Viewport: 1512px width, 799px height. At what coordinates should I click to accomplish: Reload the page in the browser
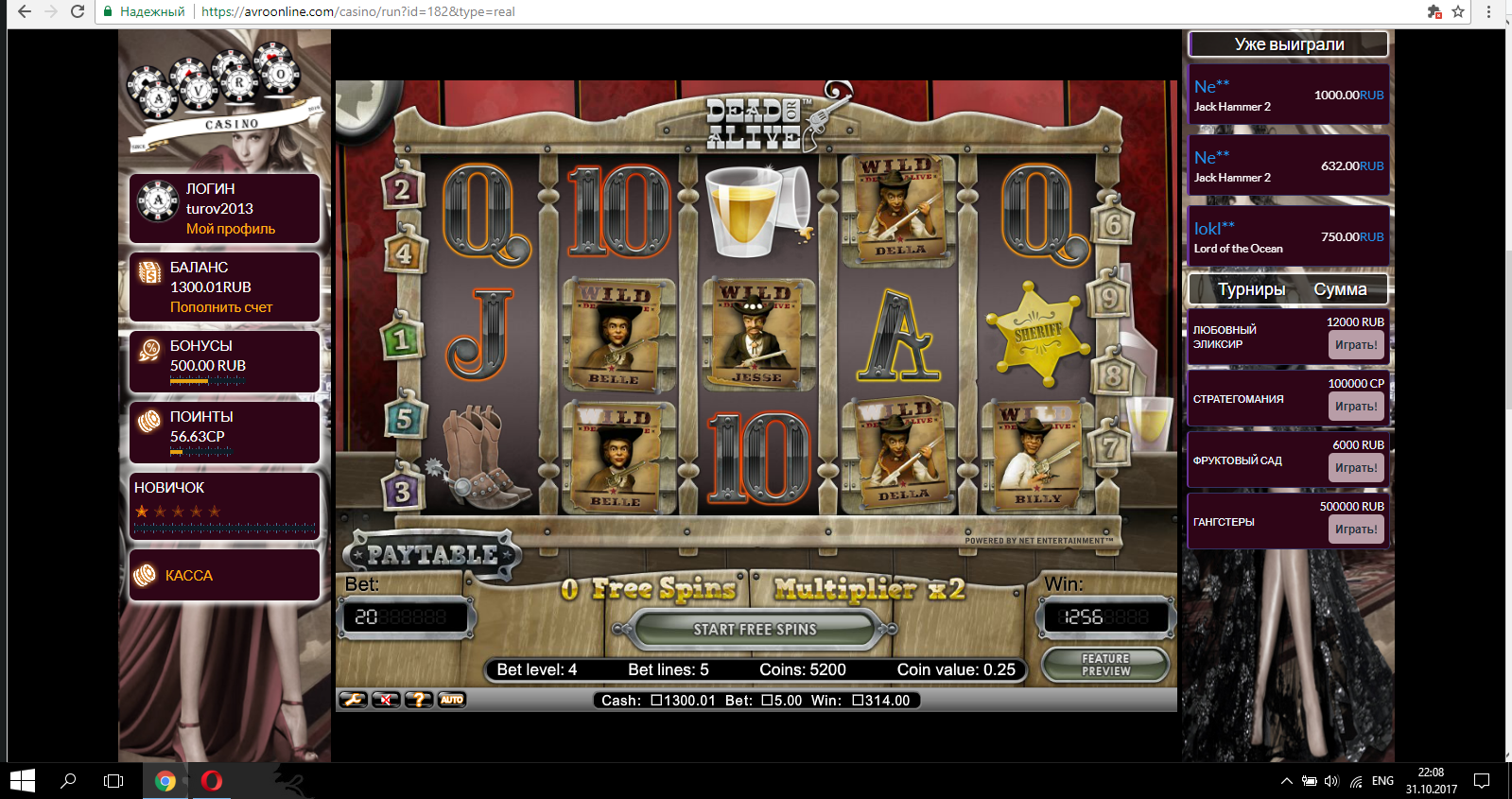[78, 12]
